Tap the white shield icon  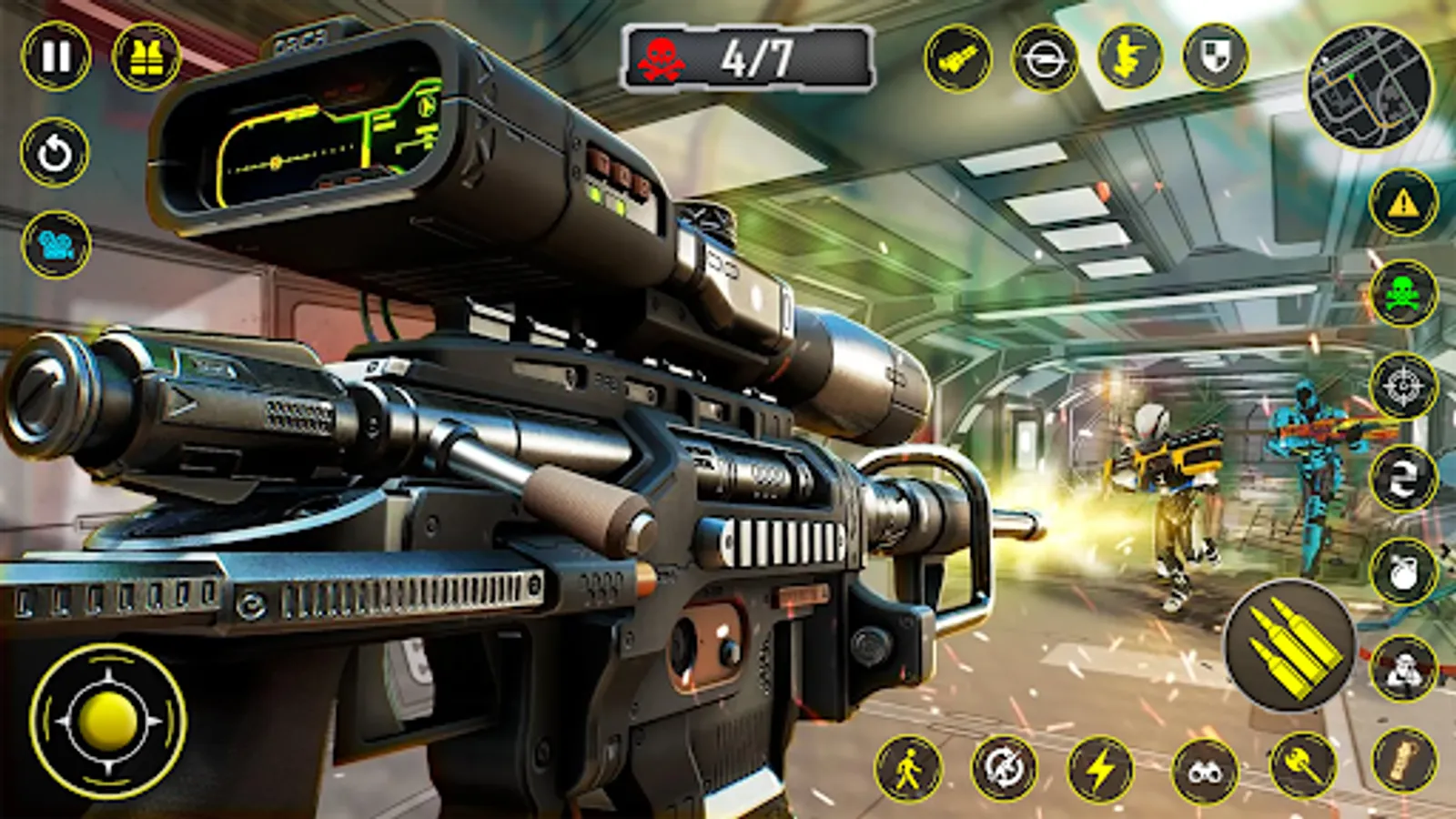point(1216,56)
